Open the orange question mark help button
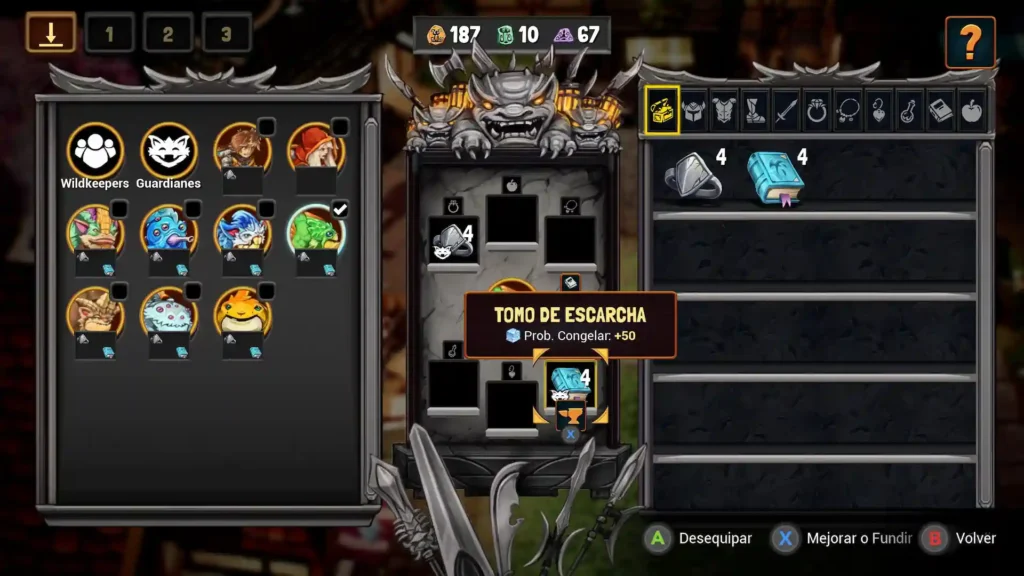The height and width of the screenshot is (576, 1024). point(970,42)
